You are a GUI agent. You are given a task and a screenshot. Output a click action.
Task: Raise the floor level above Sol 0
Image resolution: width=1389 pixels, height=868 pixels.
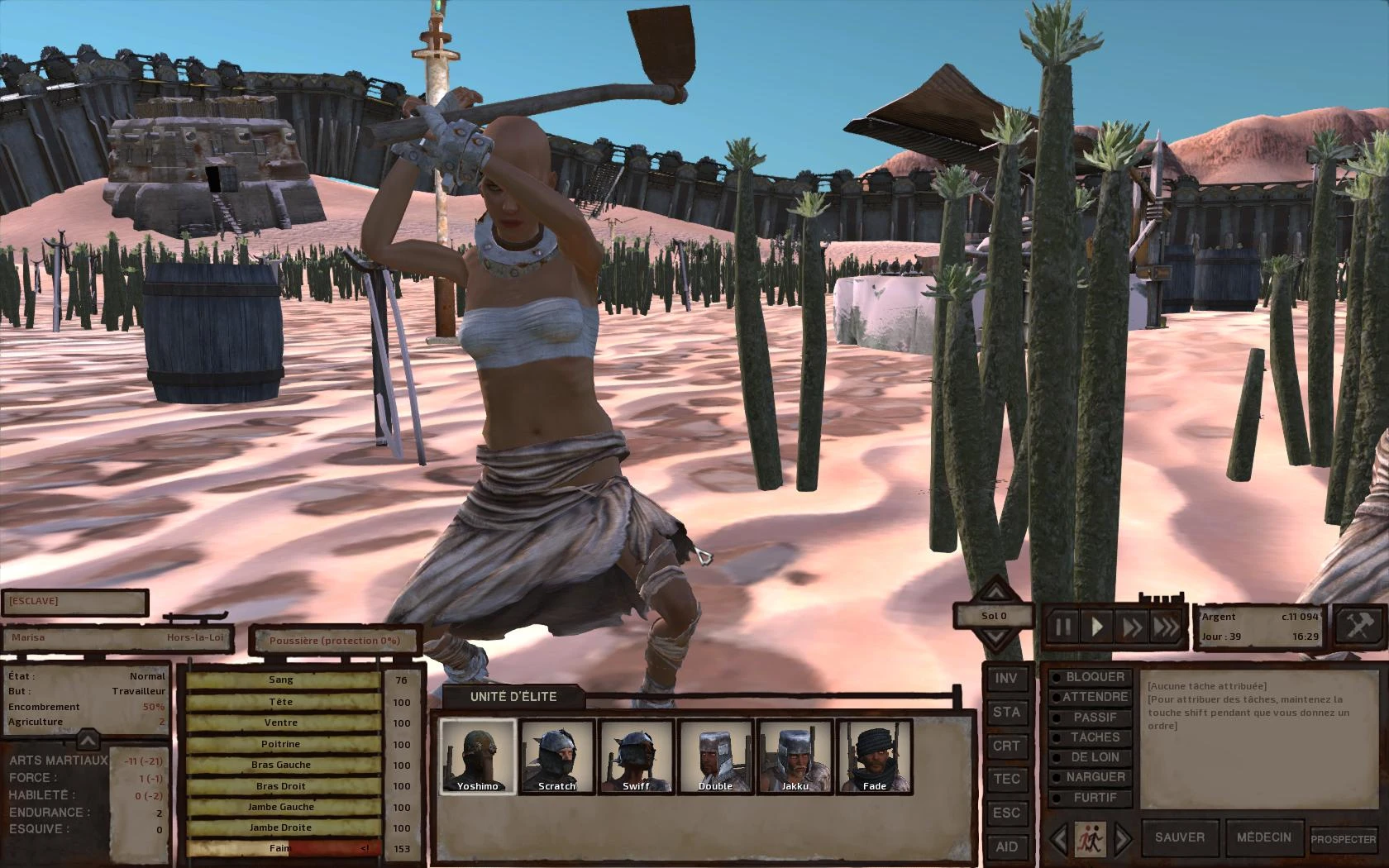click(x=995, y=594)
